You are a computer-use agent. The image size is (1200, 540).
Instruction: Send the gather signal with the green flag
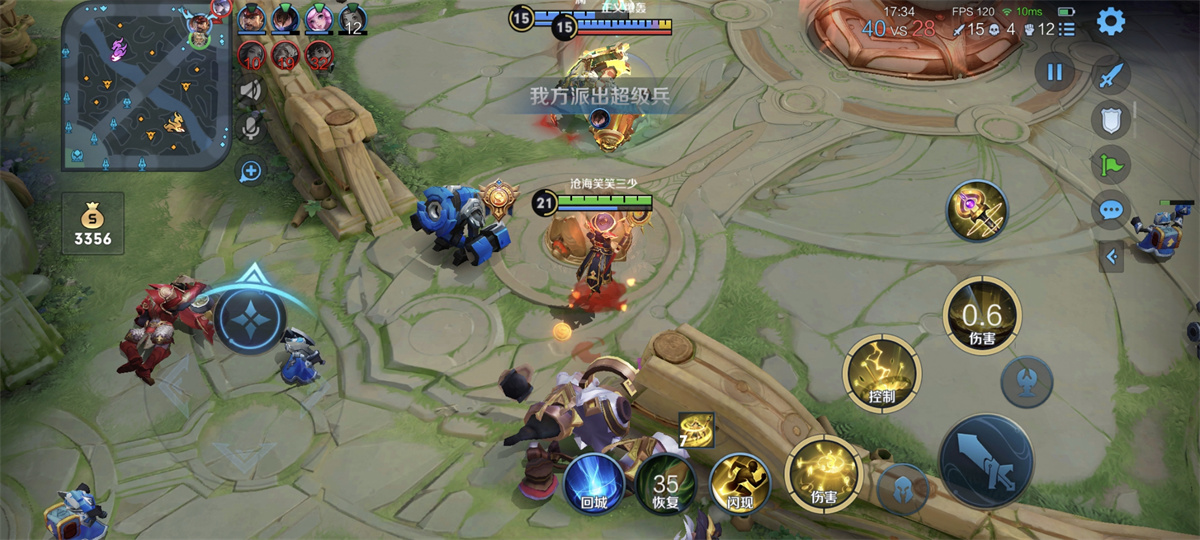pos(1111,165)
